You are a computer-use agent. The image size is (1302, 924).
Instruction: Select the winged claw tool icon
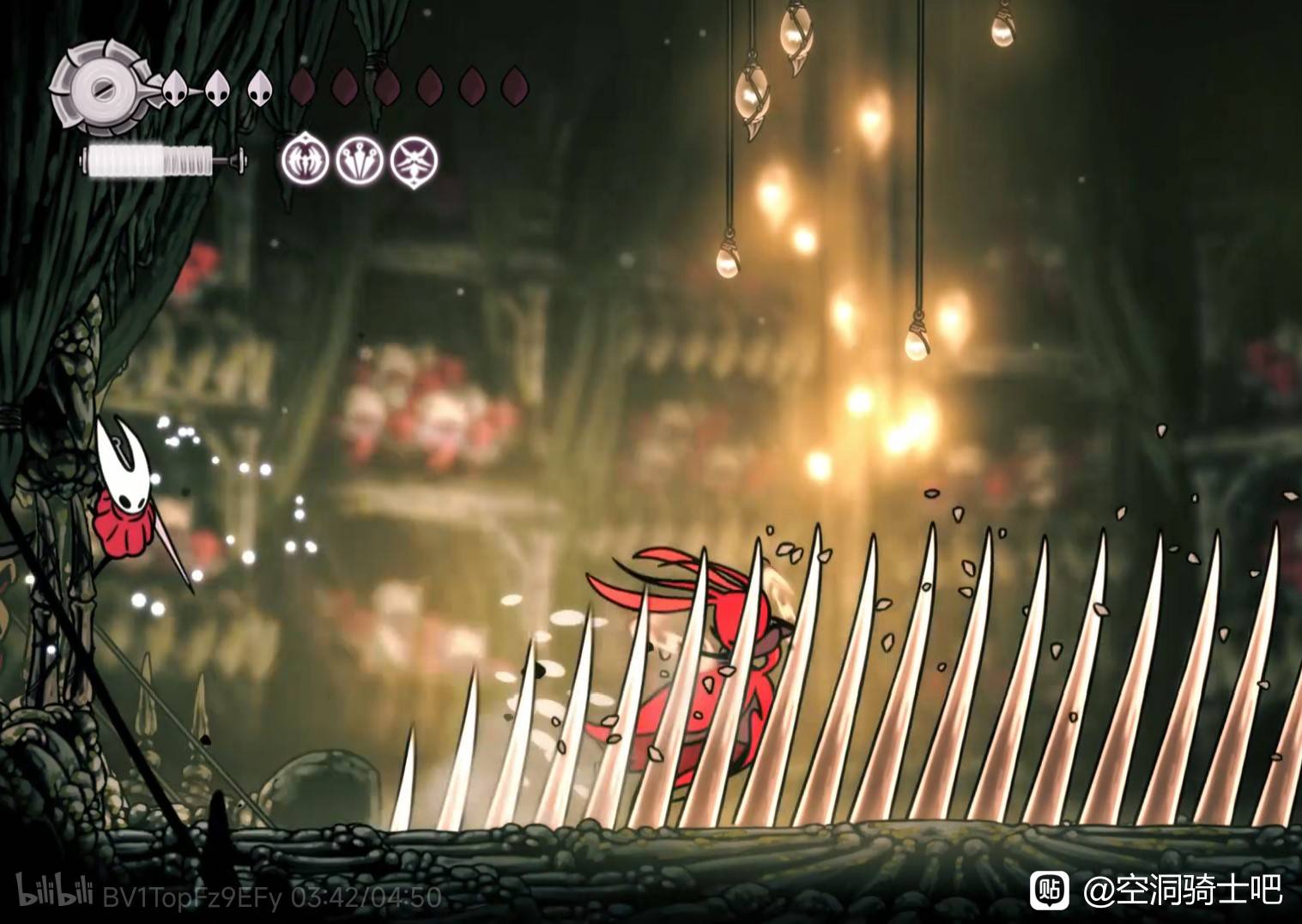305,160
